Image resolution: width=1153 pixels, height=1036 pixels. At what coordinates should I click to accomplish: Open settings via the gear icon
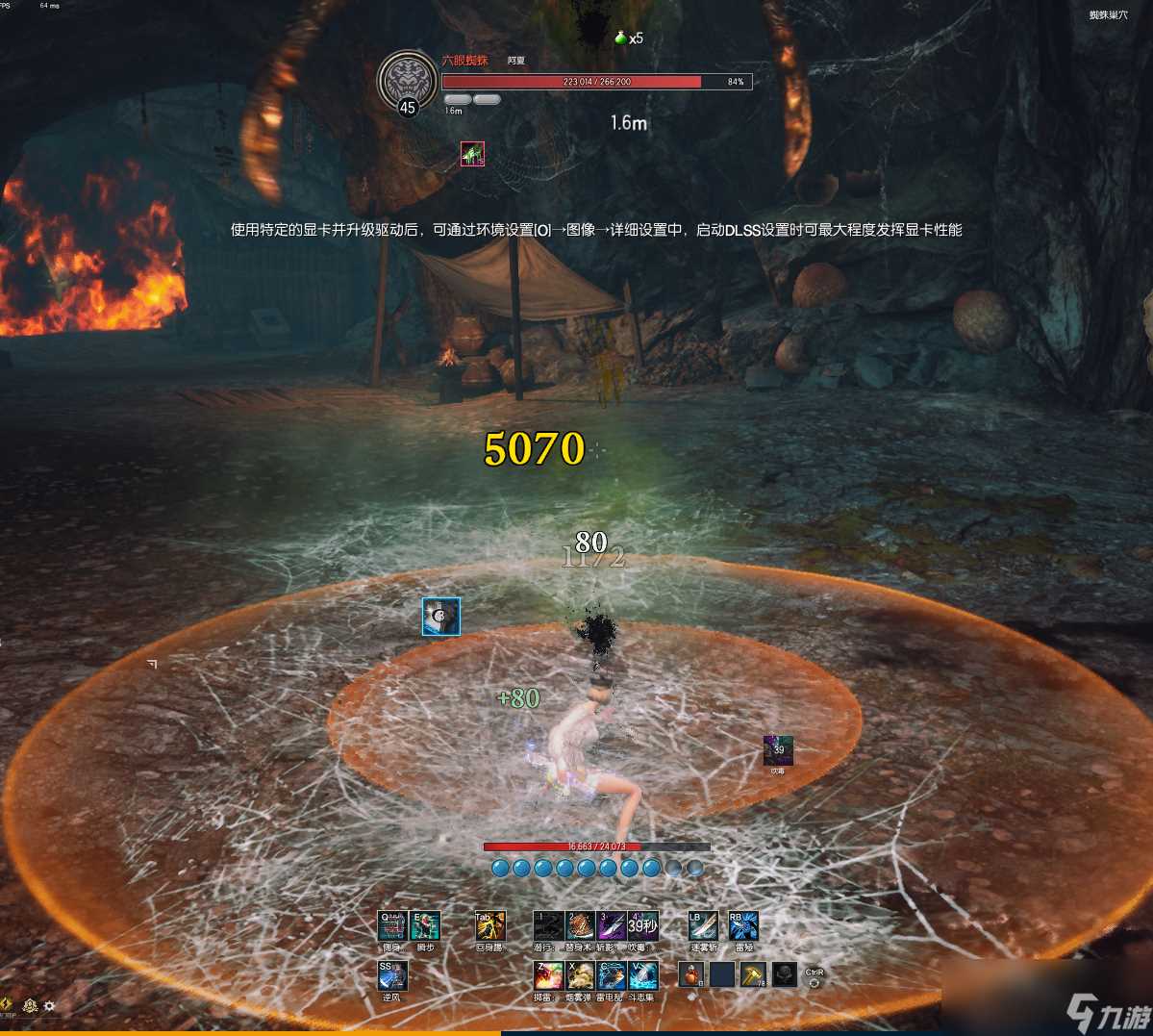click(49, 1006)
